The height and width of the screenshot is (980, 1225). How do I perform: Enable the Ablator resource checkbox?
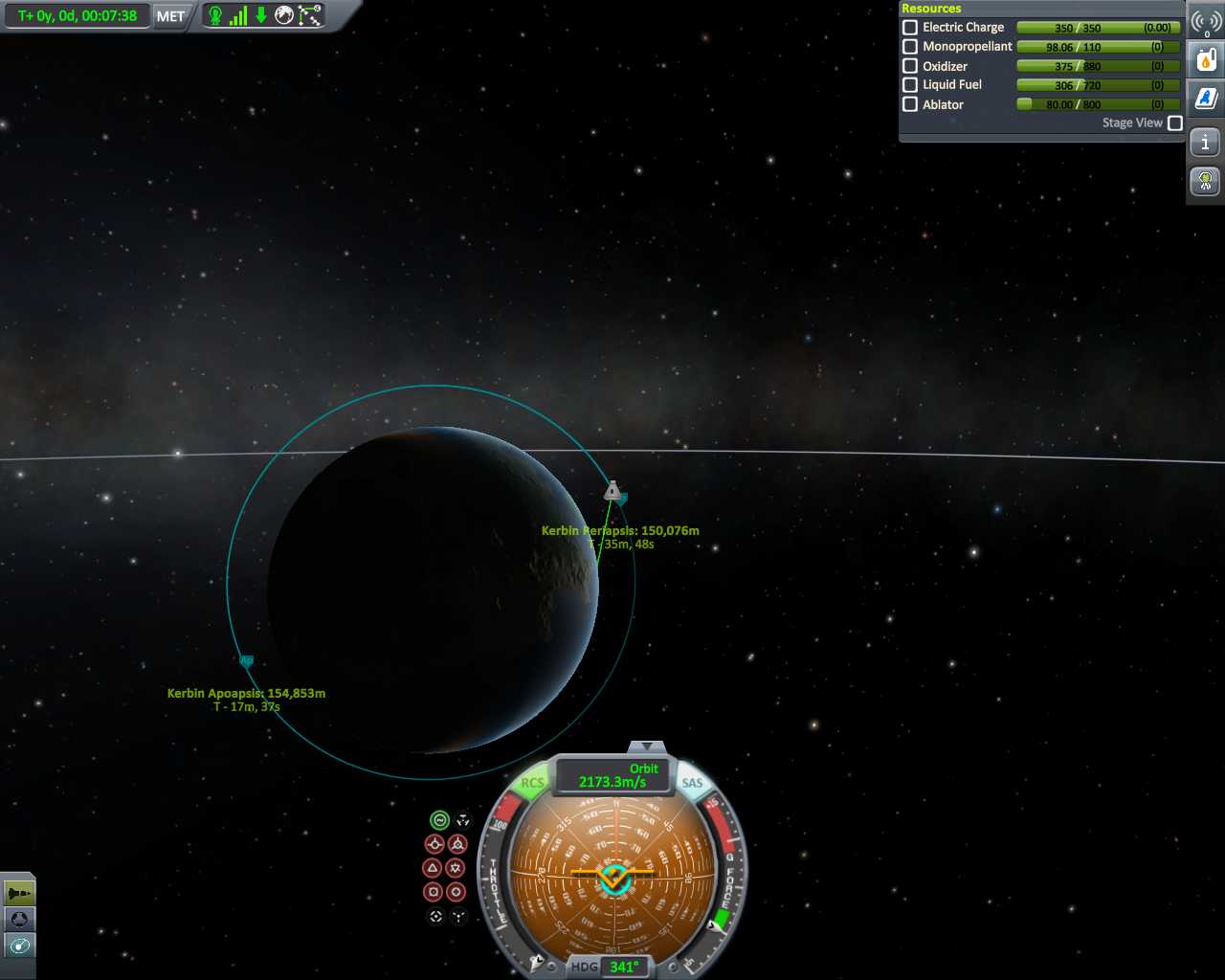coord(910,104)
